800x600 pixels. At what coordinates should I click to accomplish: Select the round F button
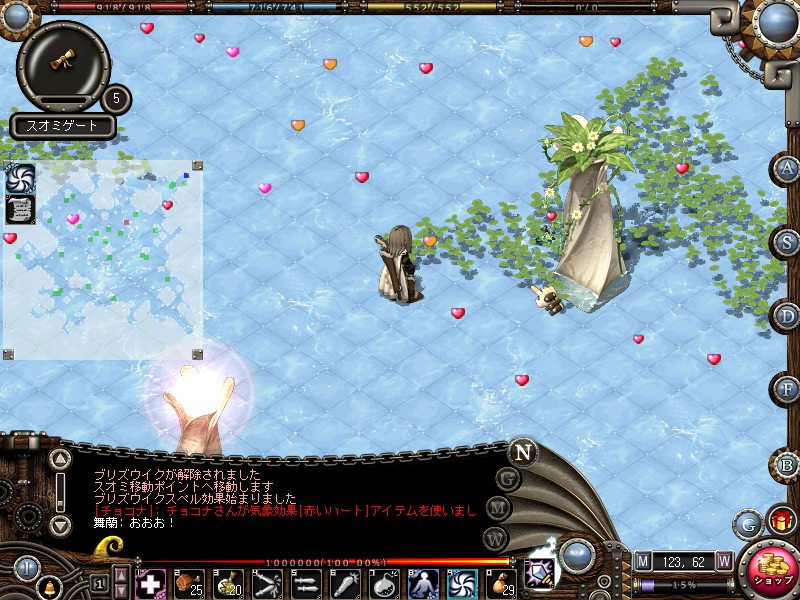click(788, 388)
